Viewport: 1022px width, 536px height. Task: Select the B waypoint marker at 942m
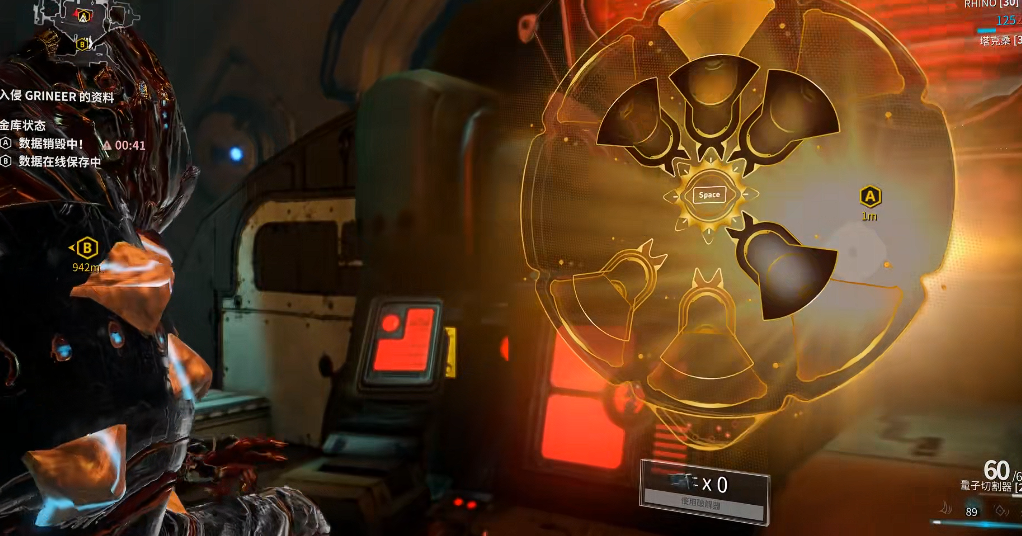[x=87, y=248]
